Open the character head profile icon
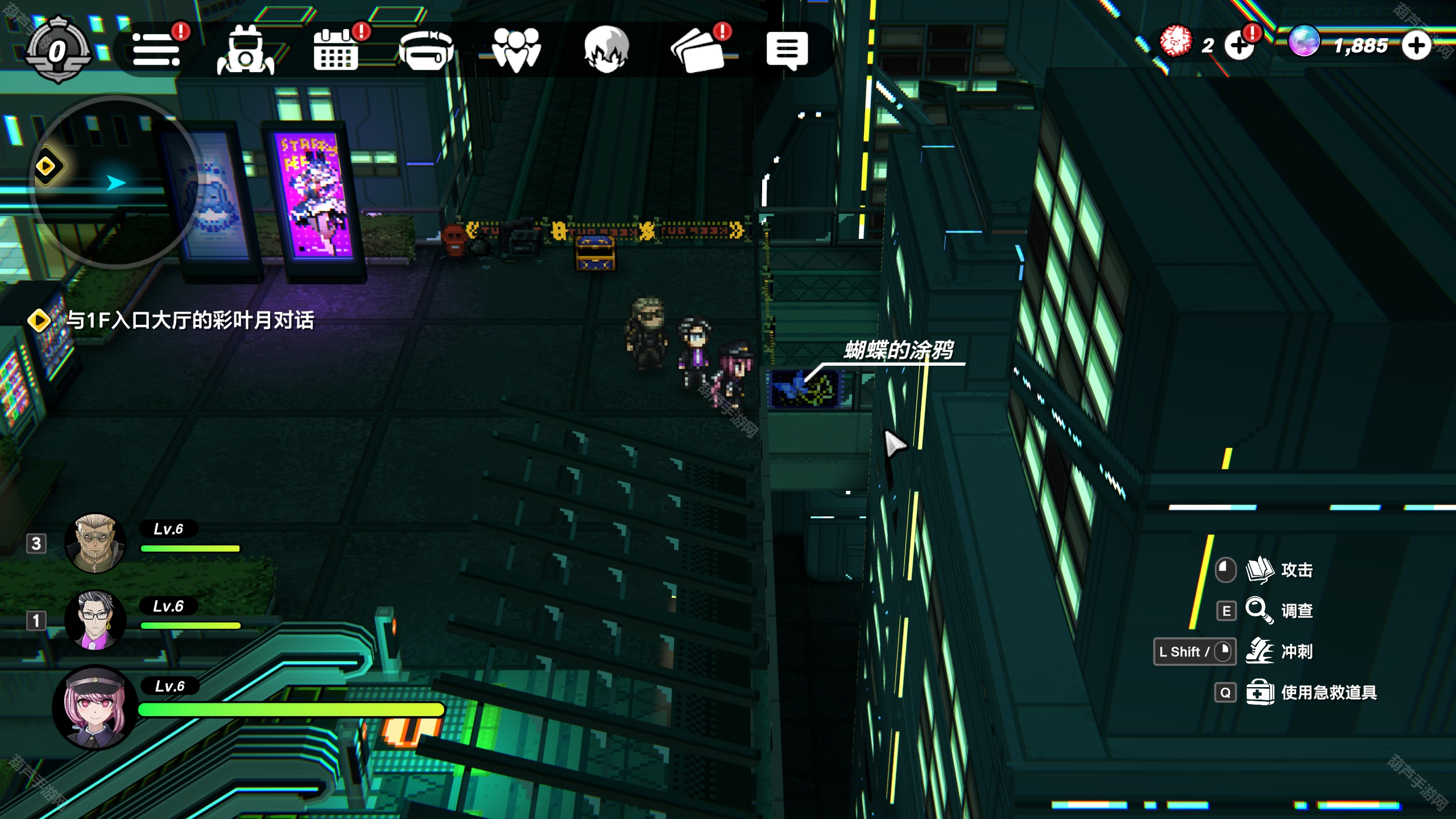The height and width of the screenshot is (819, 1456). (606, 49)
